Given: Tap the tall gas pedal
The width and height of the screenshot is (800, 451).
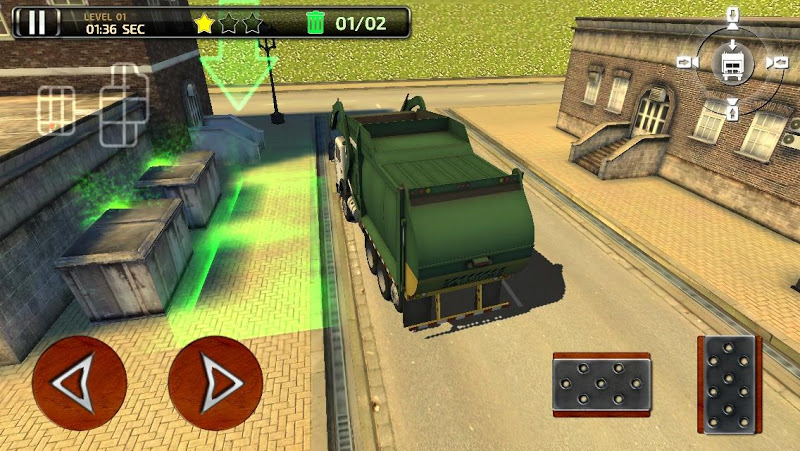Looking at the screenshot, I should [728, 383].
